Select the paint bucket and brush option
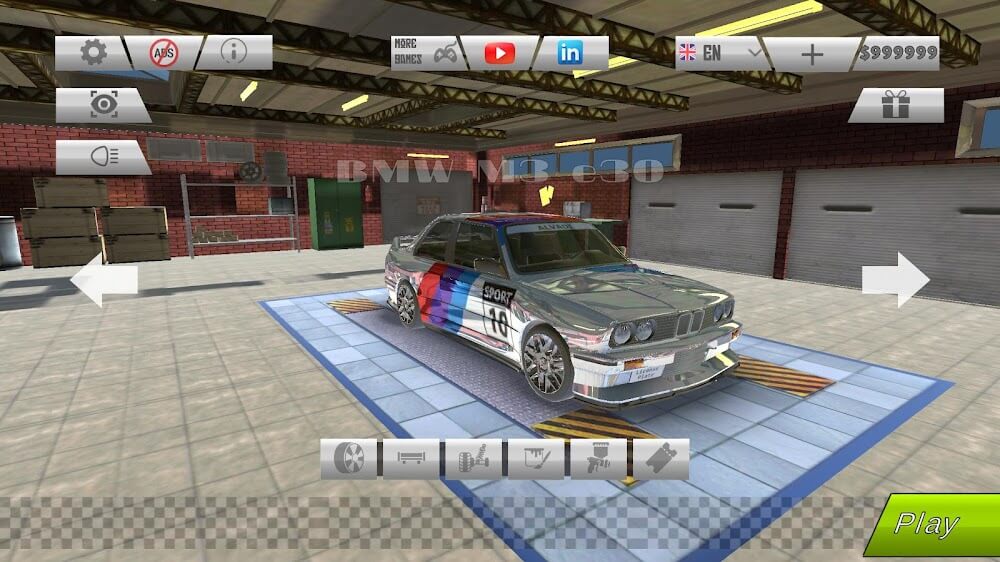This screenshot has height=562, width=1000. click(535, 459)
